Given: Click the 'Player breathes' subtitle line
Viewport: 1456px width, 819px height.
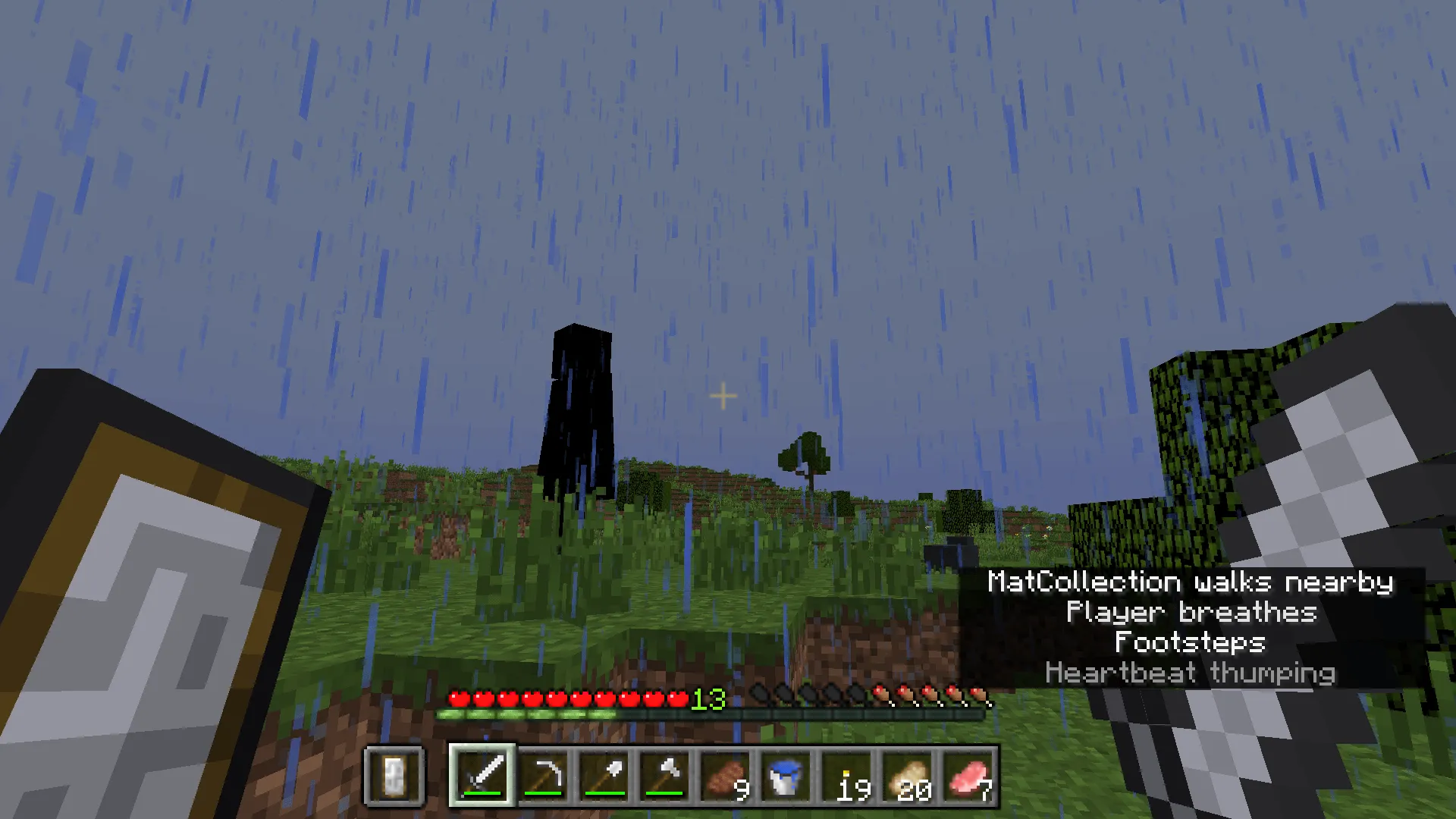Looking at the screenshot, I should coord(1191,612).
